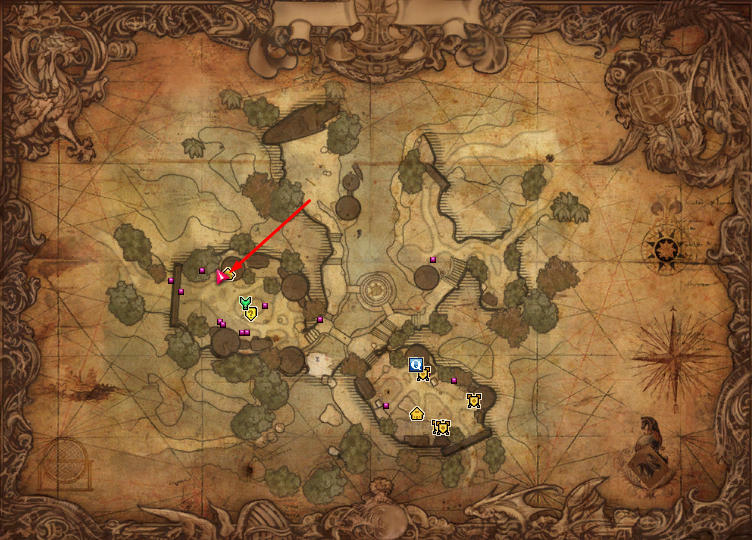Image resolution: width=752 pixels, height=540 pixels.
Task: Click the pink player arrow marker
Action: pos(222,275)
